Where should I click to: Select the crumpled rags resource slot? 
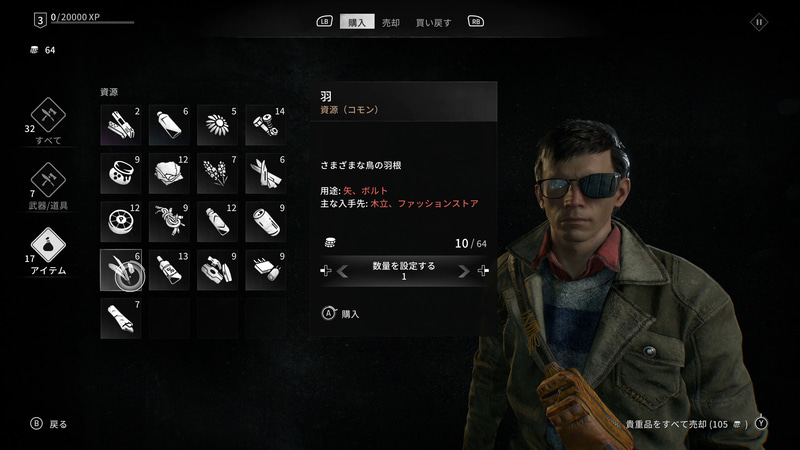(x=169, y=173)
